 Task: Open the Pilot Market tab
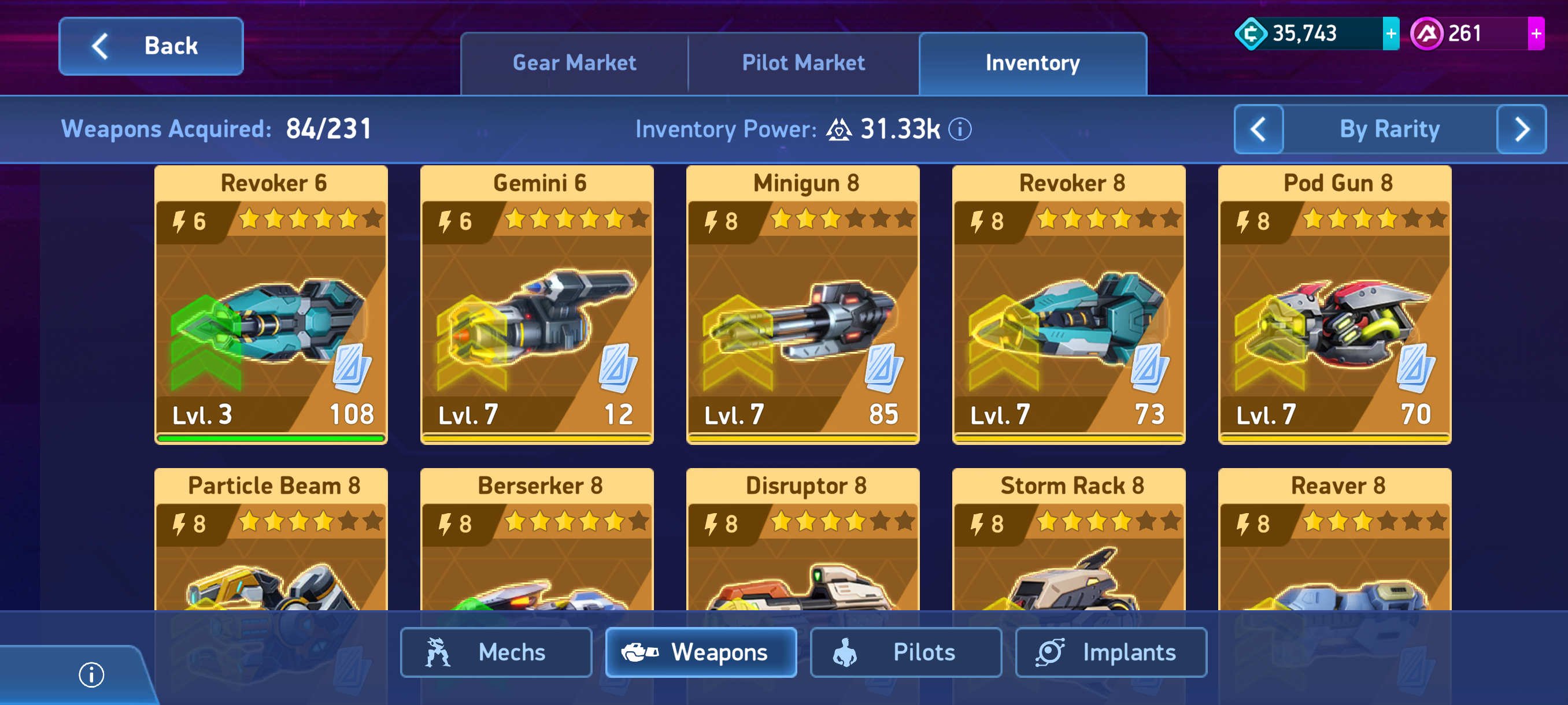tap(803, 63)
